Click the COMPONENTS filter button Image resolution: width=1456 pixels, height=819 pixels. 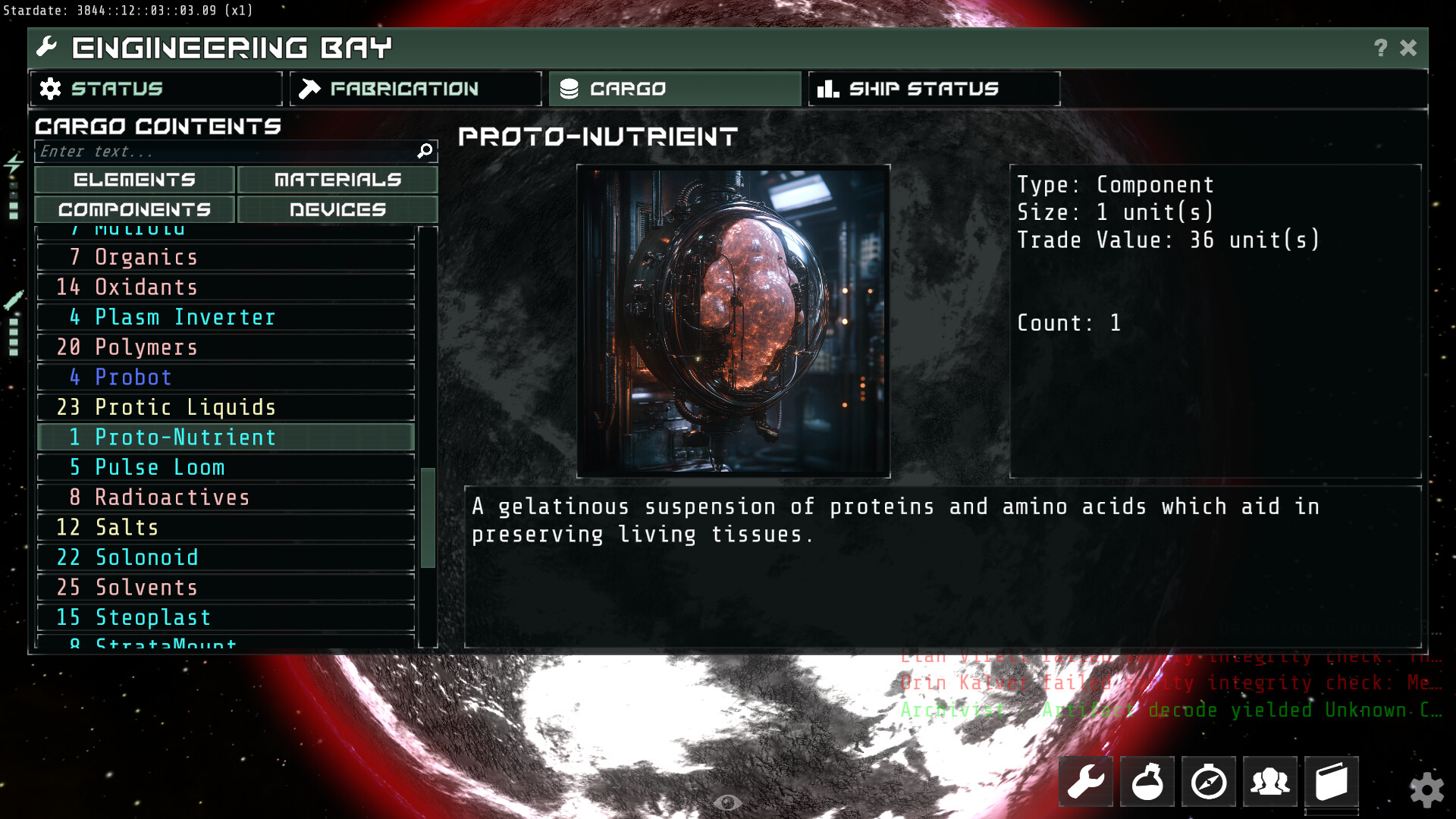pos(134,209)
